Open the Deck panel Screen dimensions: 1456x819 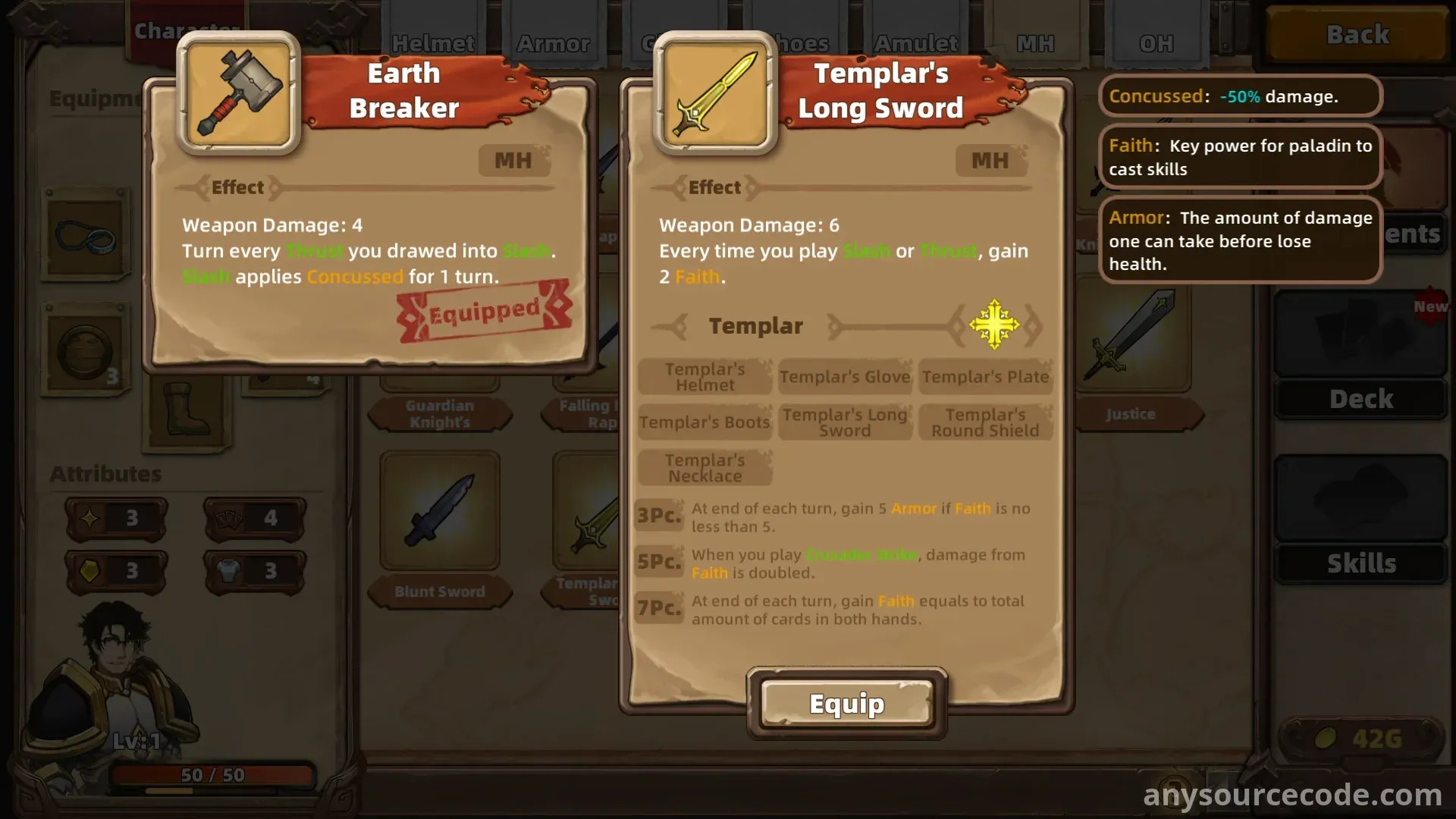point(1360,399)
